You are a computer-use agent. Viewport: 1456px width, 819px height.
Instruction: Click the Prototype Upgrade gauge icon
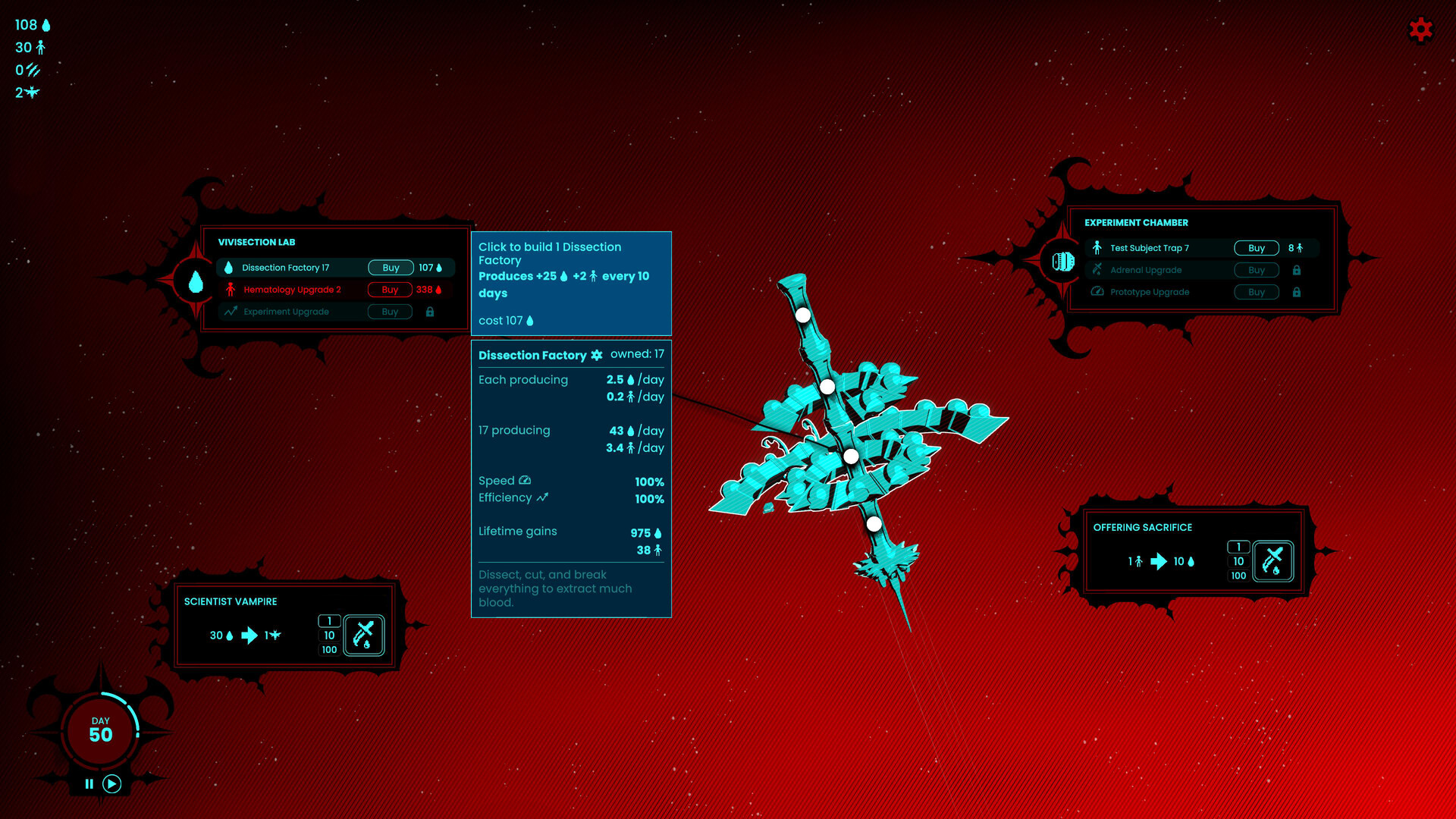click(x=1097, y=292)
